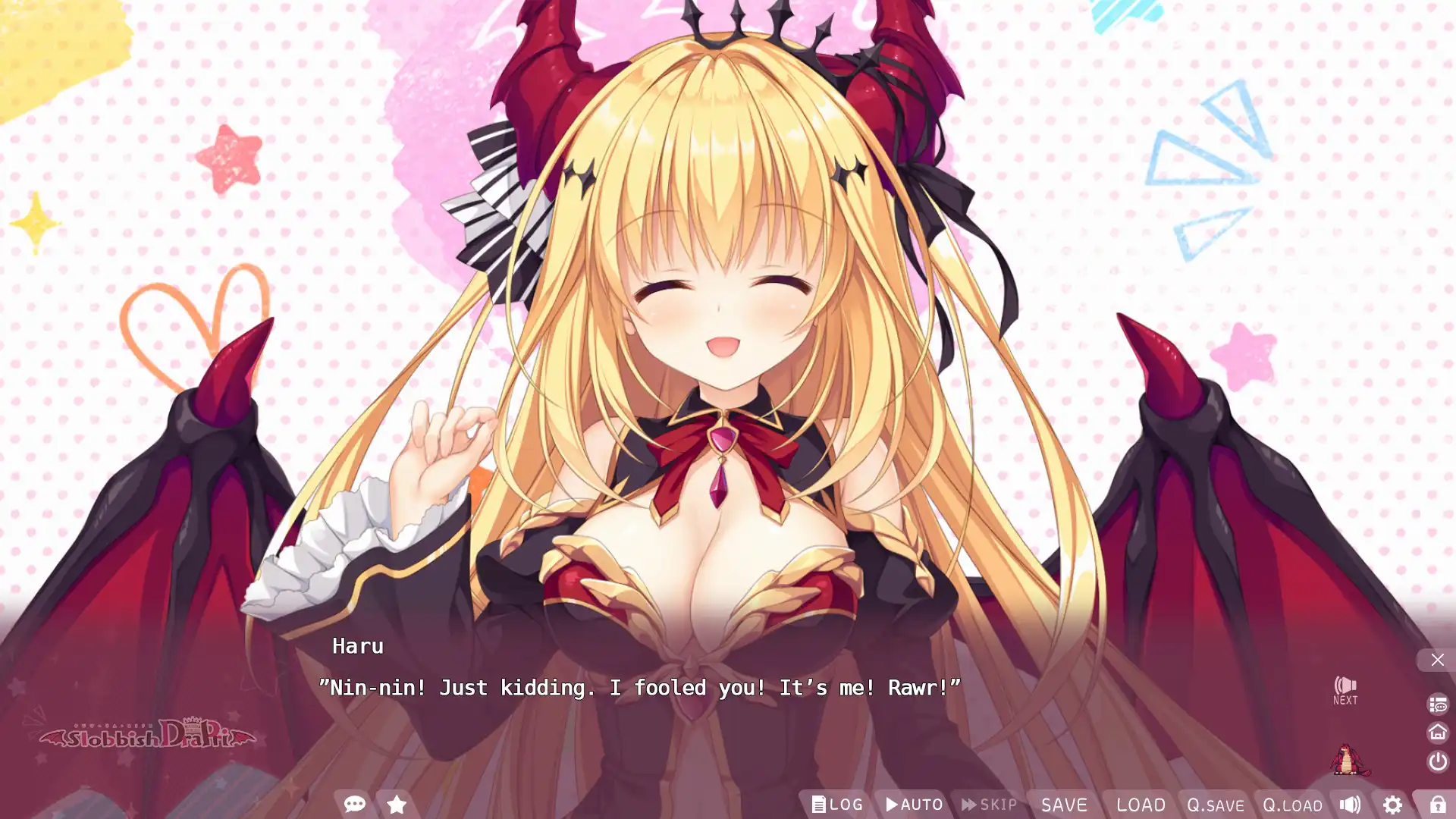Open the SAVE screen
The image size is (1456, 819).
(x=1064, y=805)
